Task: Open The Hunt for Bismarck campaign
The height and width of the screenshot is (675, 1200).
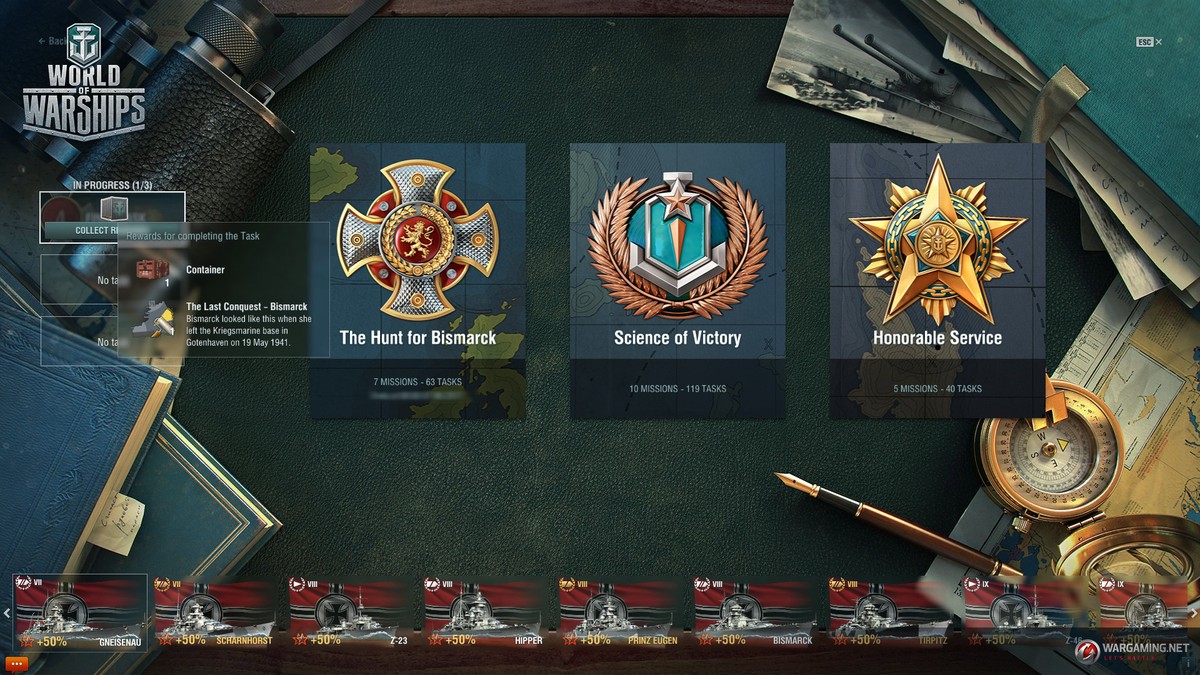Action: [x=417, y=280]
